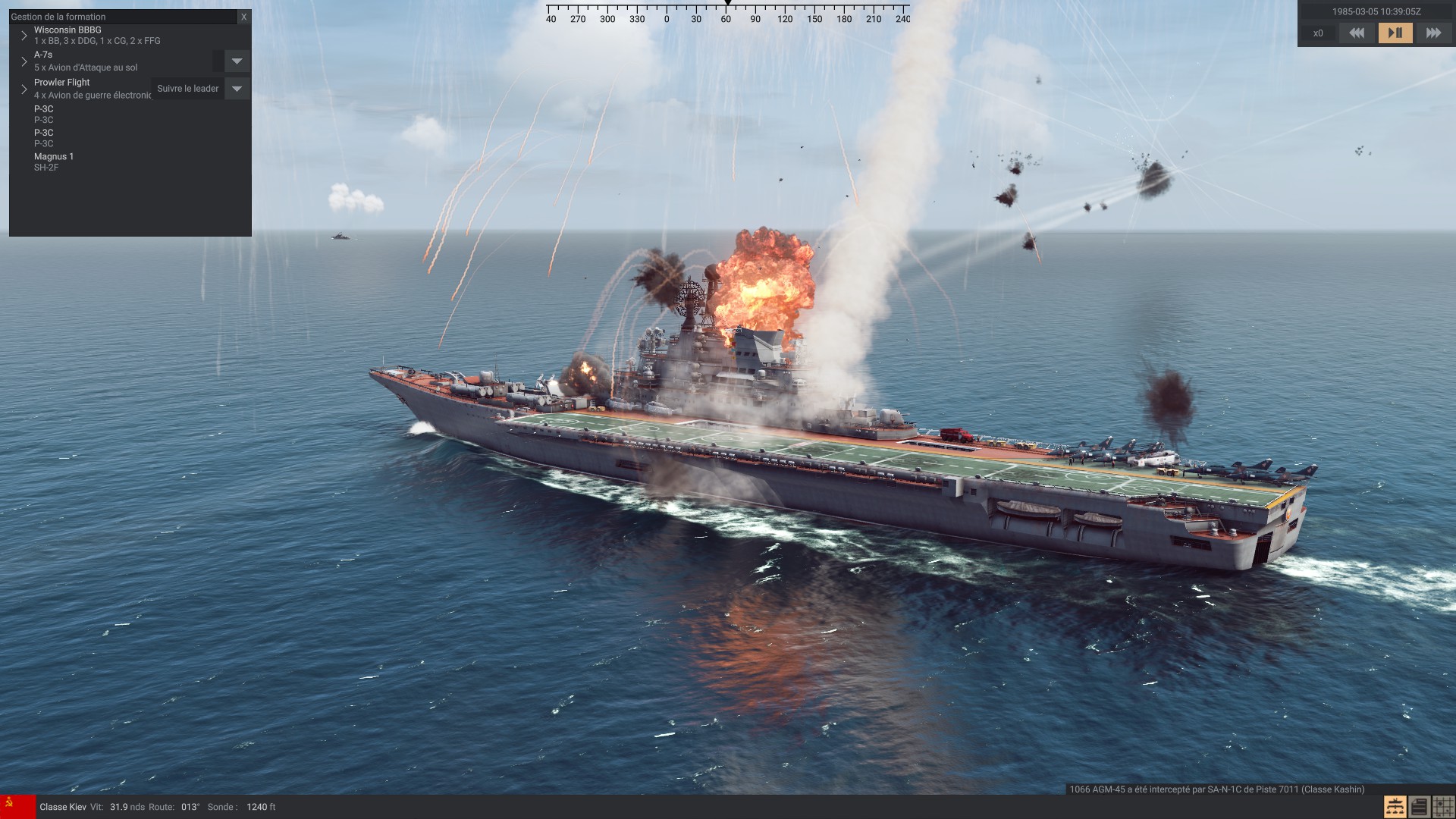Open the Suivre le leader dropdown
This screenshot has width=1456, height=819.
[237, 89]
